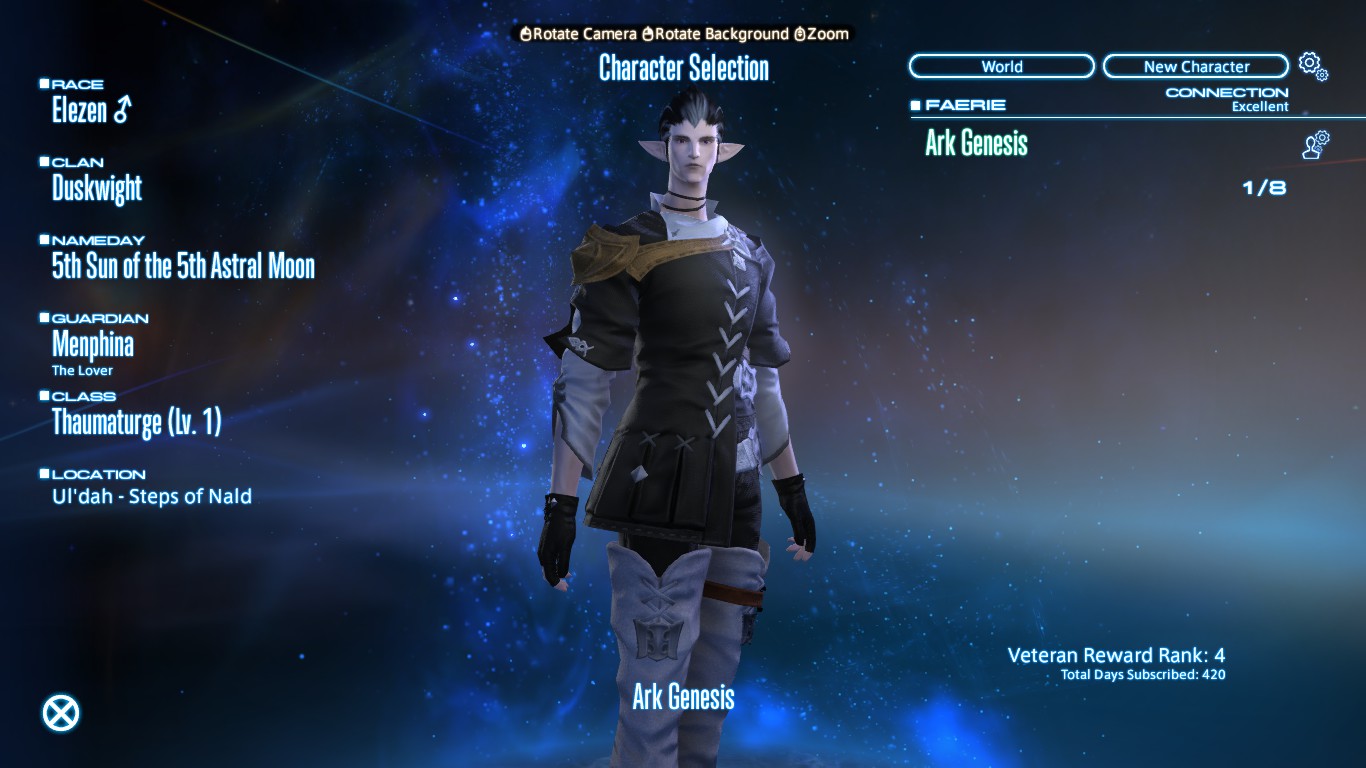Open the World selection button
1366x768 pixels.
(x=1001, y=67)
